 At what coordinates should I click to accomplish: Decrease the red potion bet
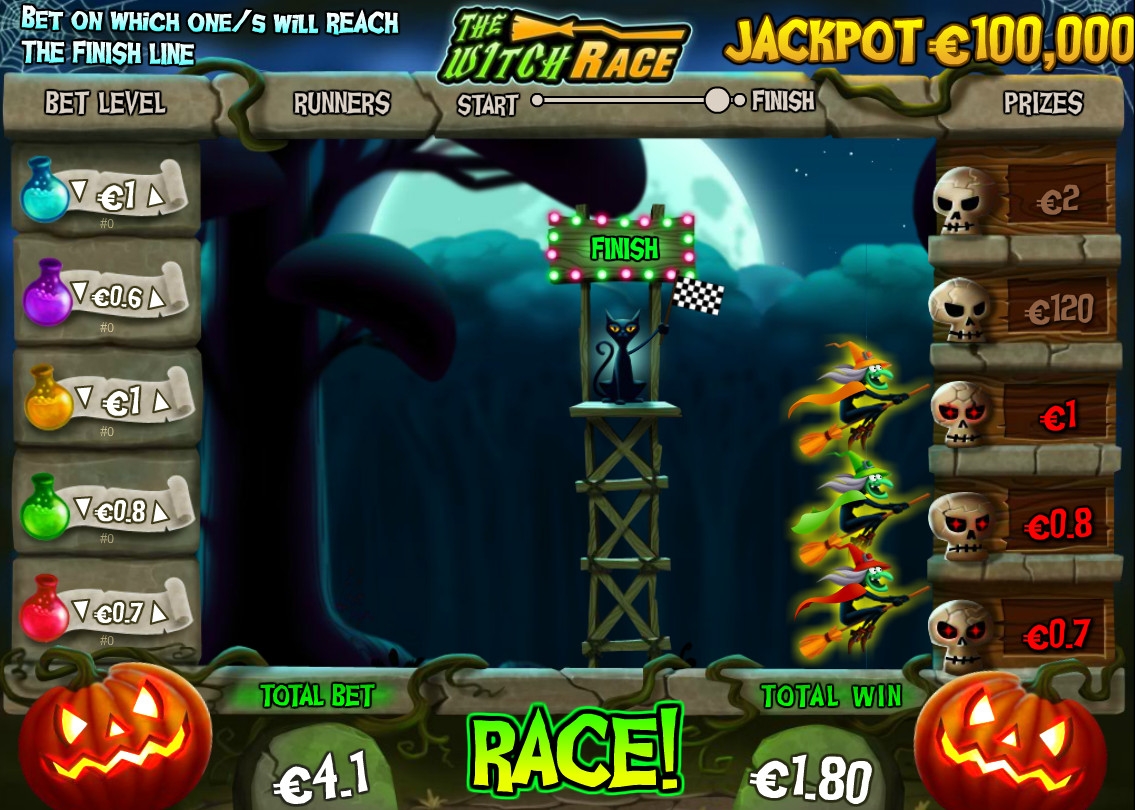click(82, 607)
